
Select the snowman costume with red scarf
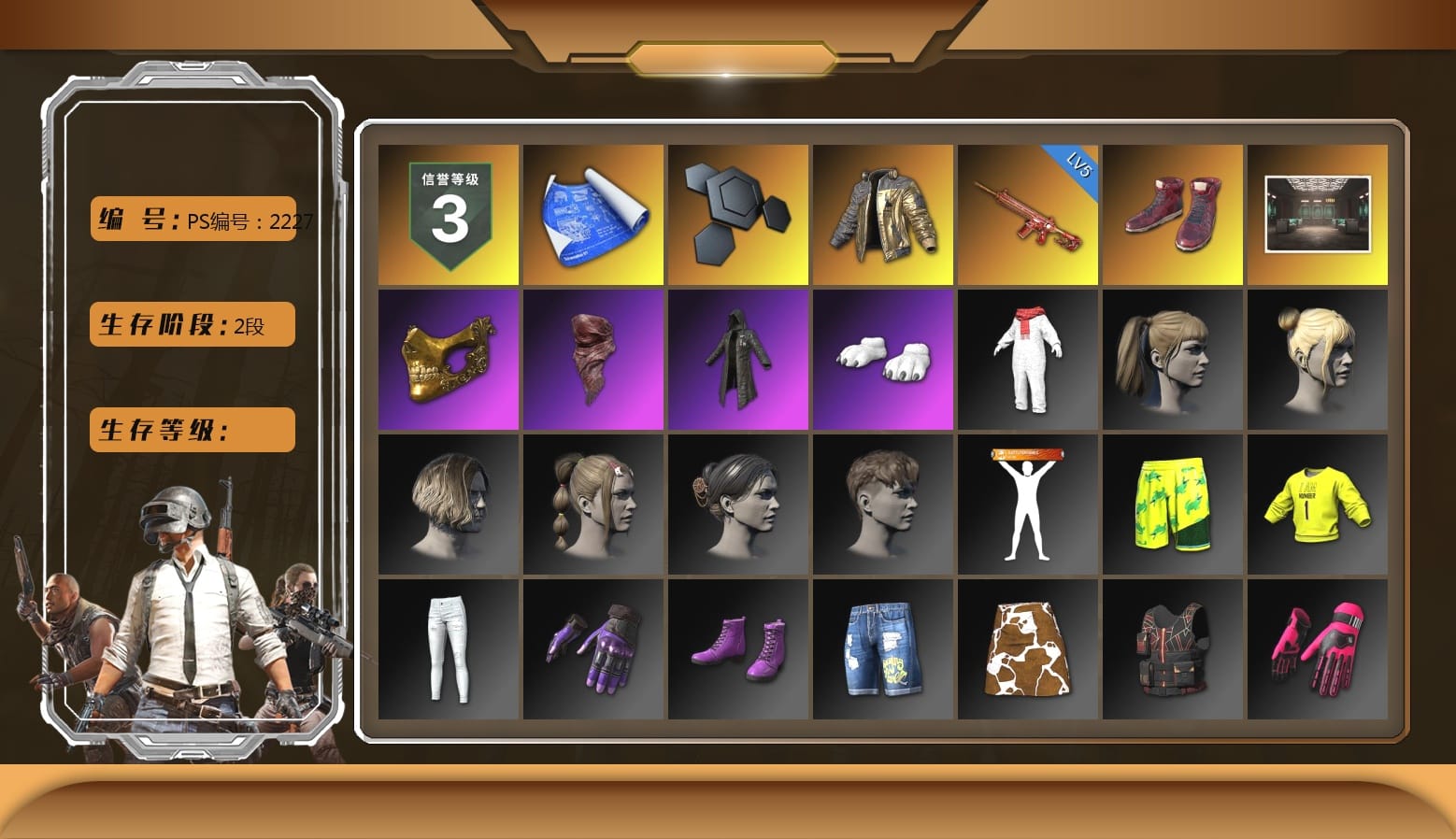tap(1028, 359)
